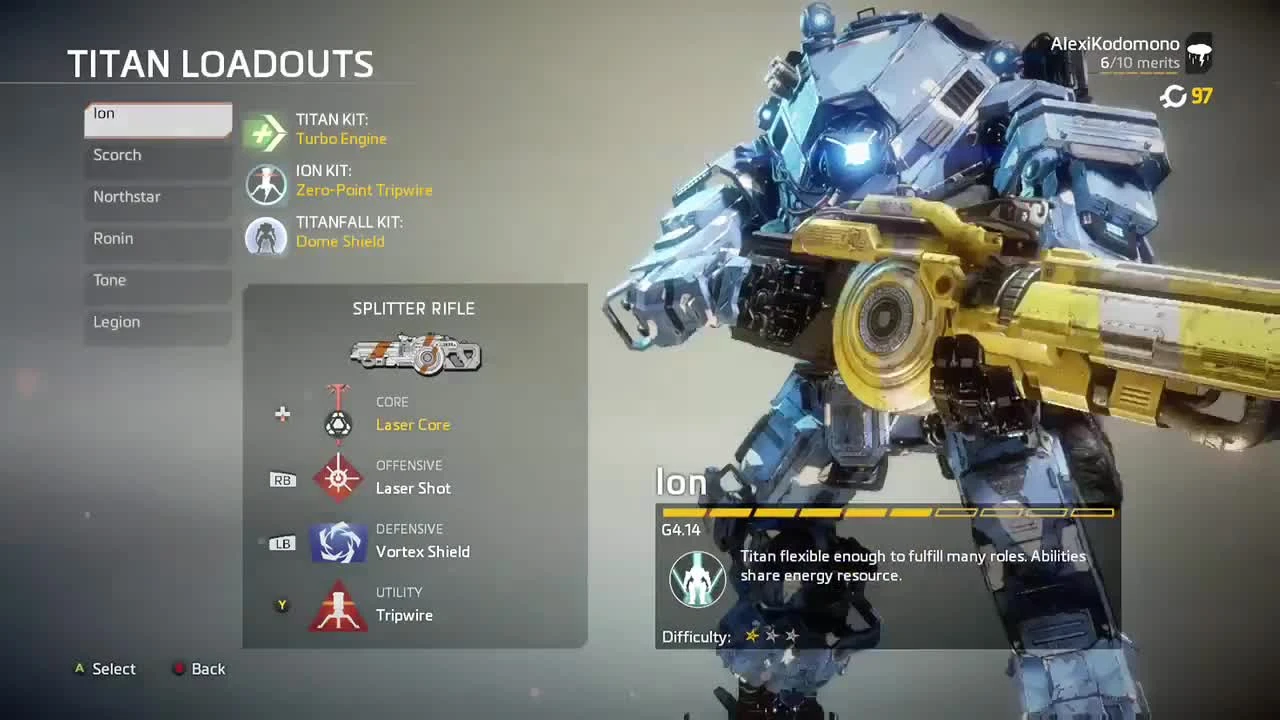The height and width of the screenshot is (720, 1280).
Task: Open the Ronin loadout entry
Action: (157, 238)
